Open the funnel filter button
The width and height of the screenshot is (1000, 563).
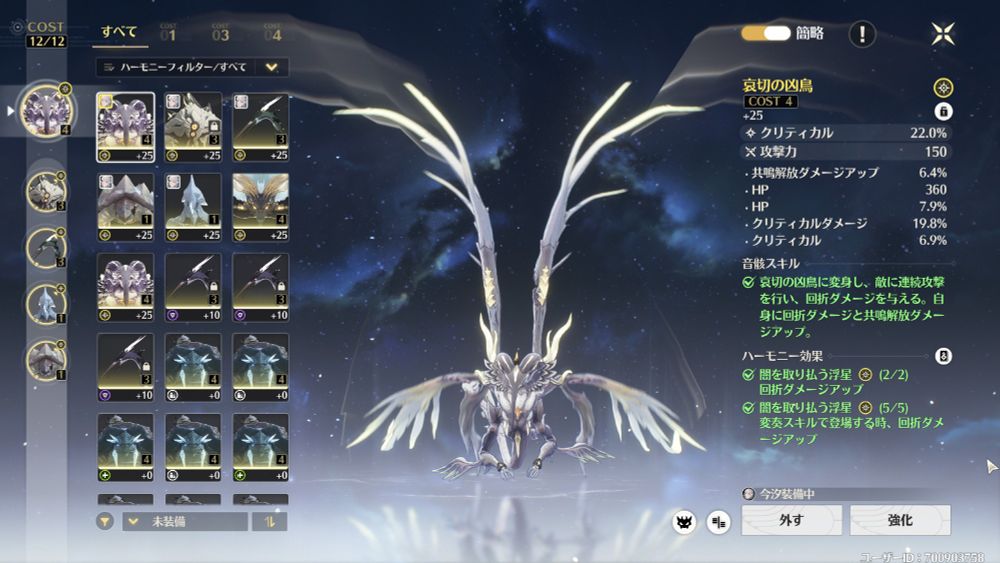click(105, 521)
